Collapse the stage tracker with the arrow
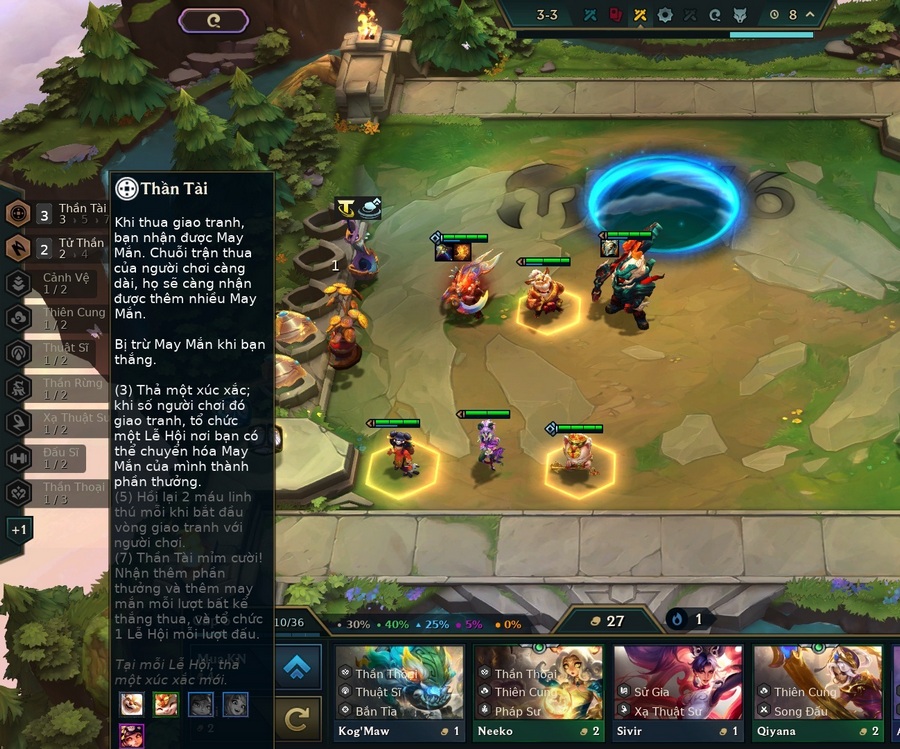 pos(810,15)
